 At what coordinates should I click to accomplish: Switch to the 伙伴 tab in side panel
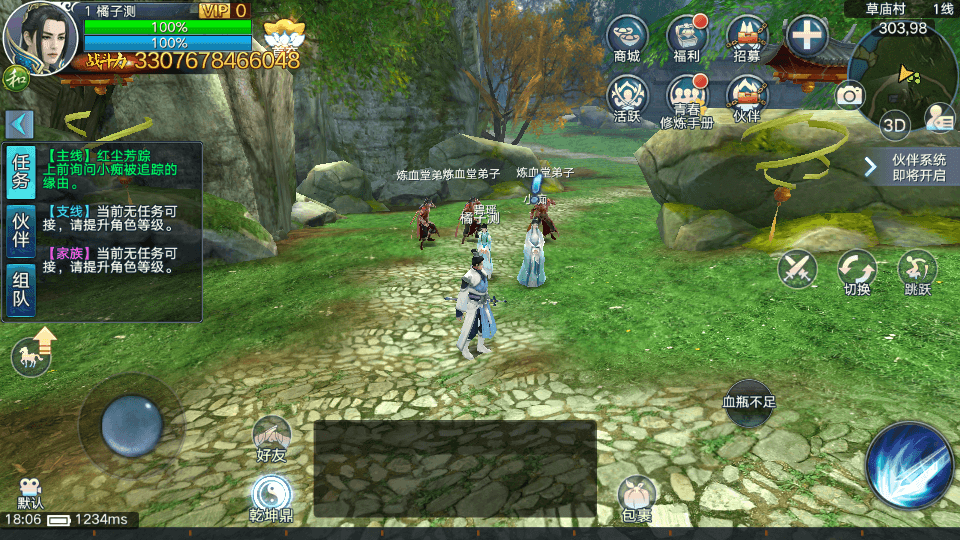click(21, 232)
